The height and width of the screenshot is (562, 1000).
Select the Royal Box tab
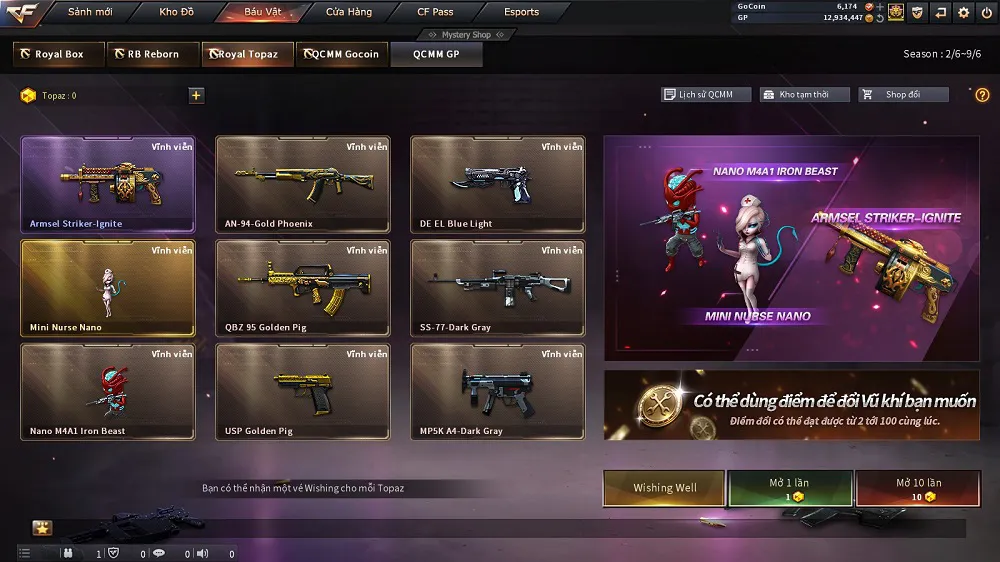point(58,54)
